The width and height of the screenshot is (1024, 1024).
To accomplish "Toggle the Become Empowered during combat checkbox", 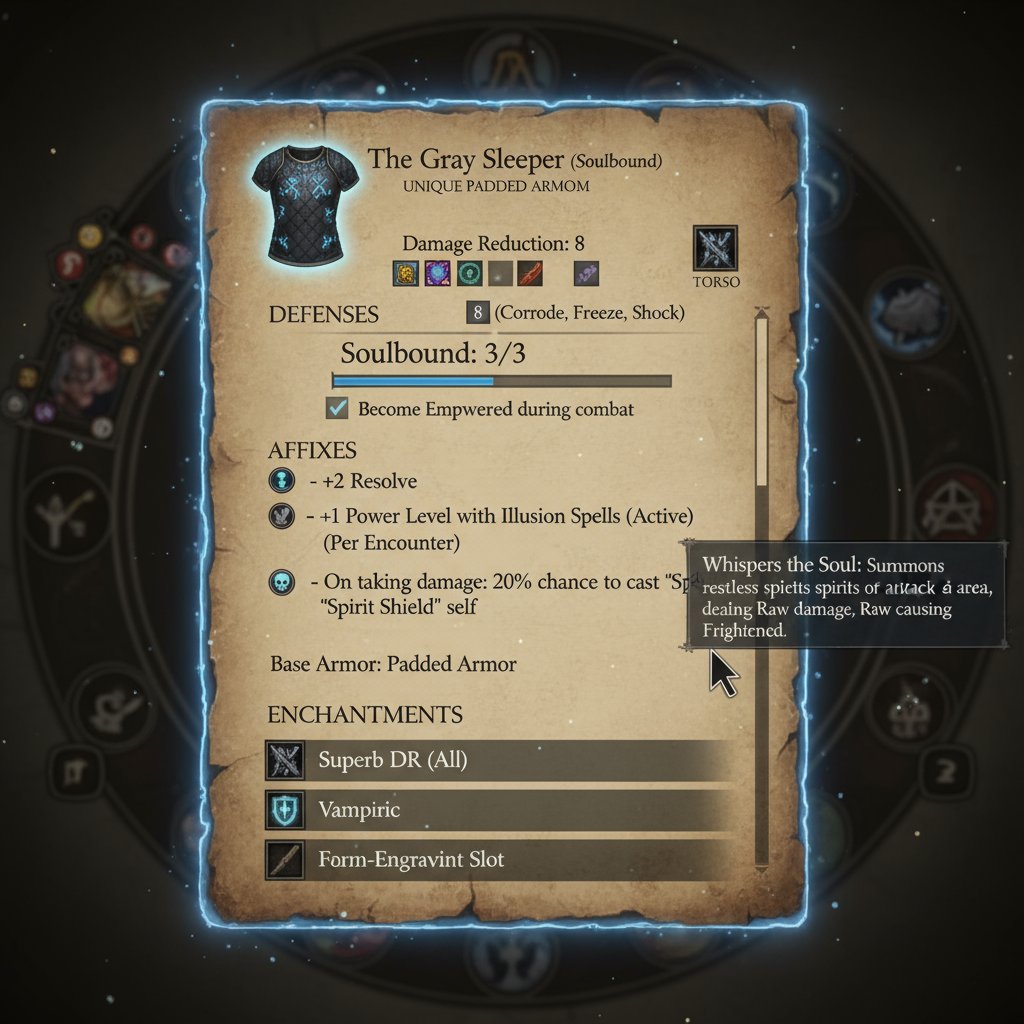I will click(x=338, y=408).
